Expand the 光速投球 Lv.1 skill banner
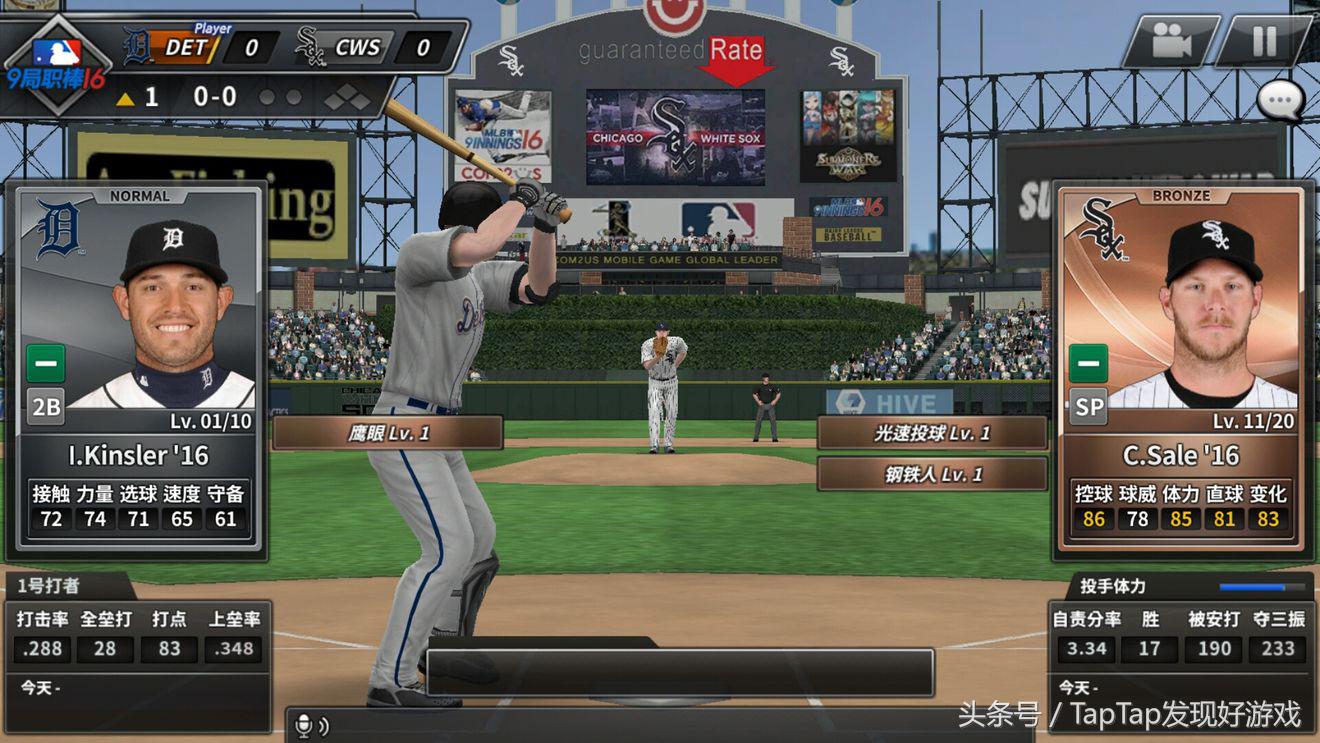The image size is (1320, 743). tap(933, 432)
